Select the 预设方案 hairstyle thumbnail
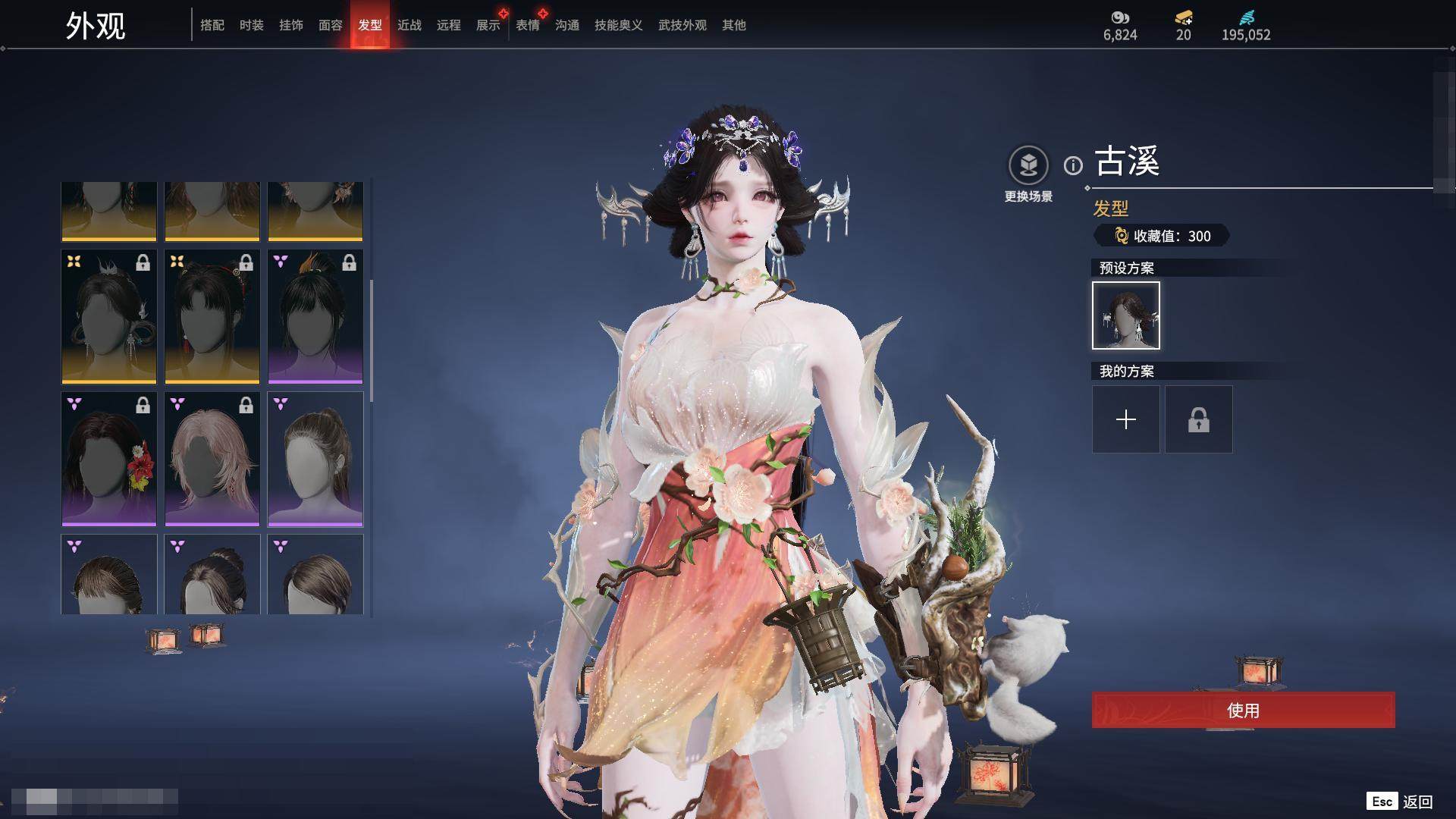Screen dimensions: 1456x819 pos(1125,315)
